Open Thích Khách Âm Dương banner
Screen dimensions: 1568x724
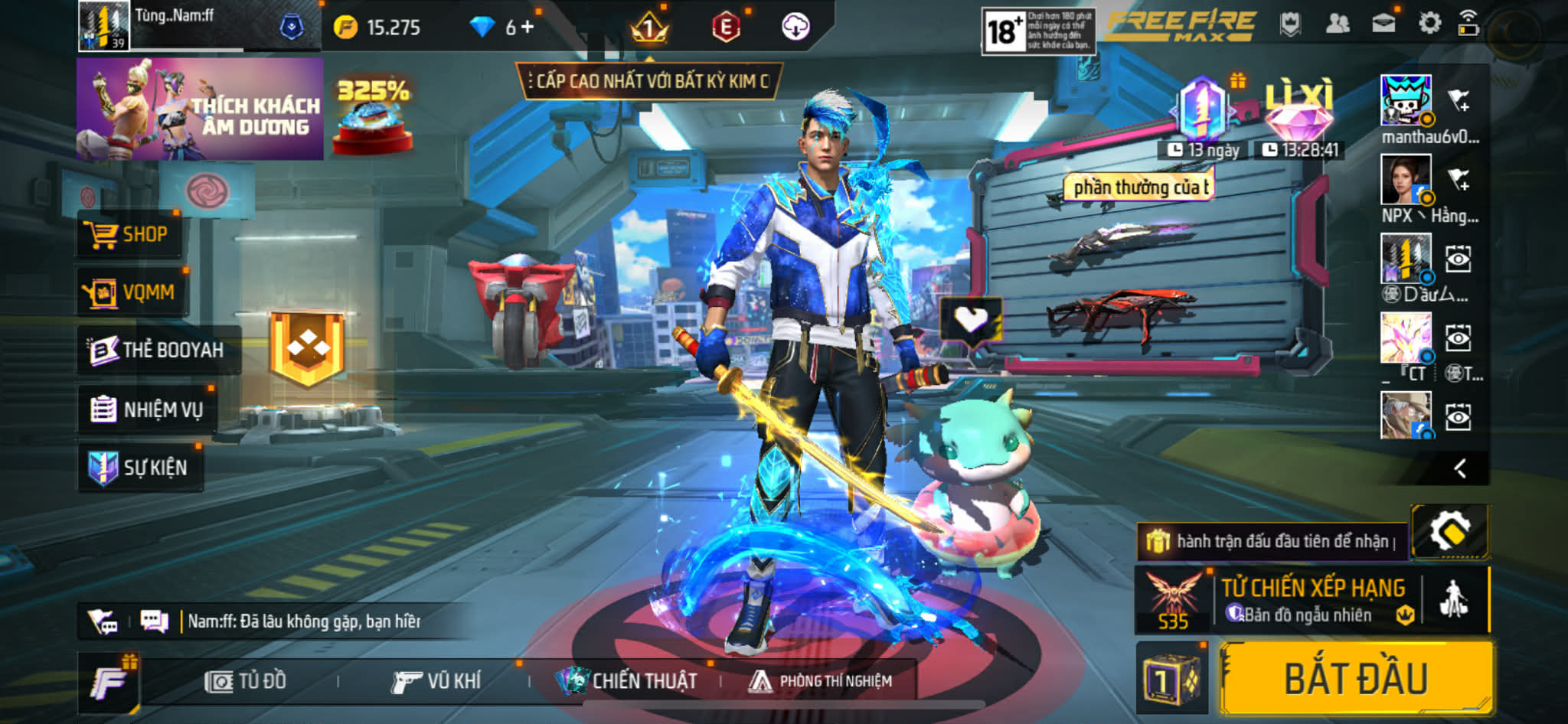(200, 109)
